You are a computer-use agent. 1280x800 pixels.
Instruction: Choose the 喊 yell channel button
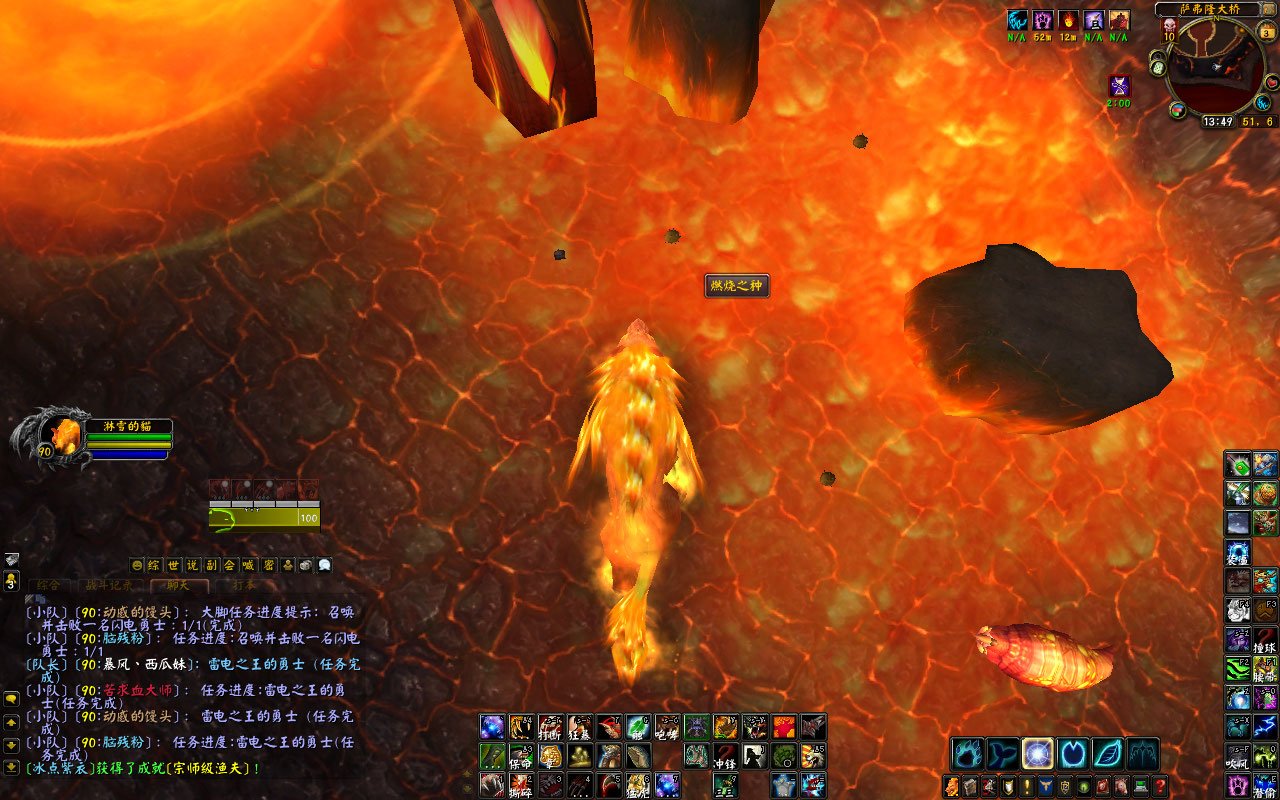pyautogui.click(x=249, y=565)
